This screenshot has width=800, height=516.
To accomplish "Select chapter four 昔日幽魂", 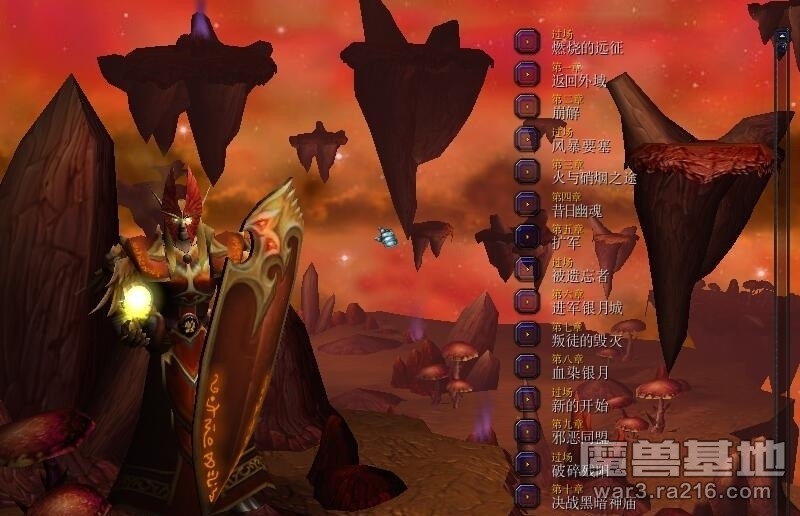I will pyautogui.click(x=527, y=203).
